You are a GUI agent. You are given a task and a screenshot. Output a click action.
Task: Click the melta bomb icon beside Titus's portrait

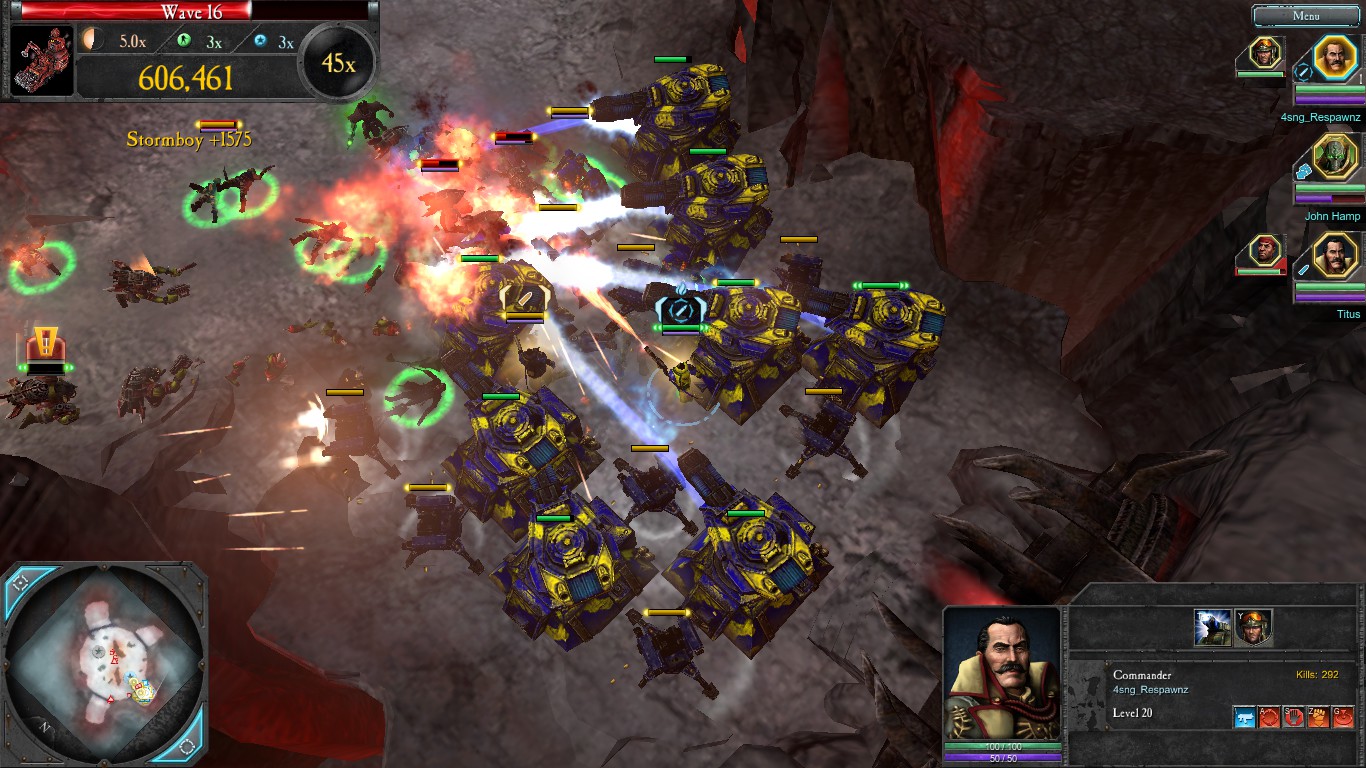click(x=1305, y=271)
